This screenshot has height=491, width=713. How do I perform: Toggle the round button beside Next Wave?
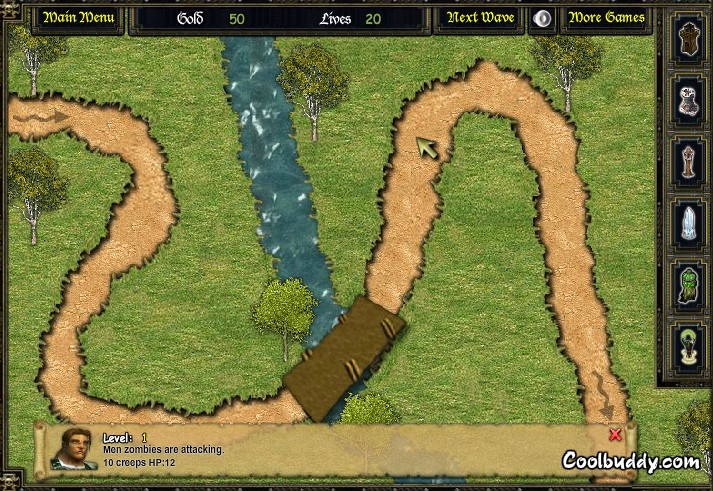pos(542,18)
